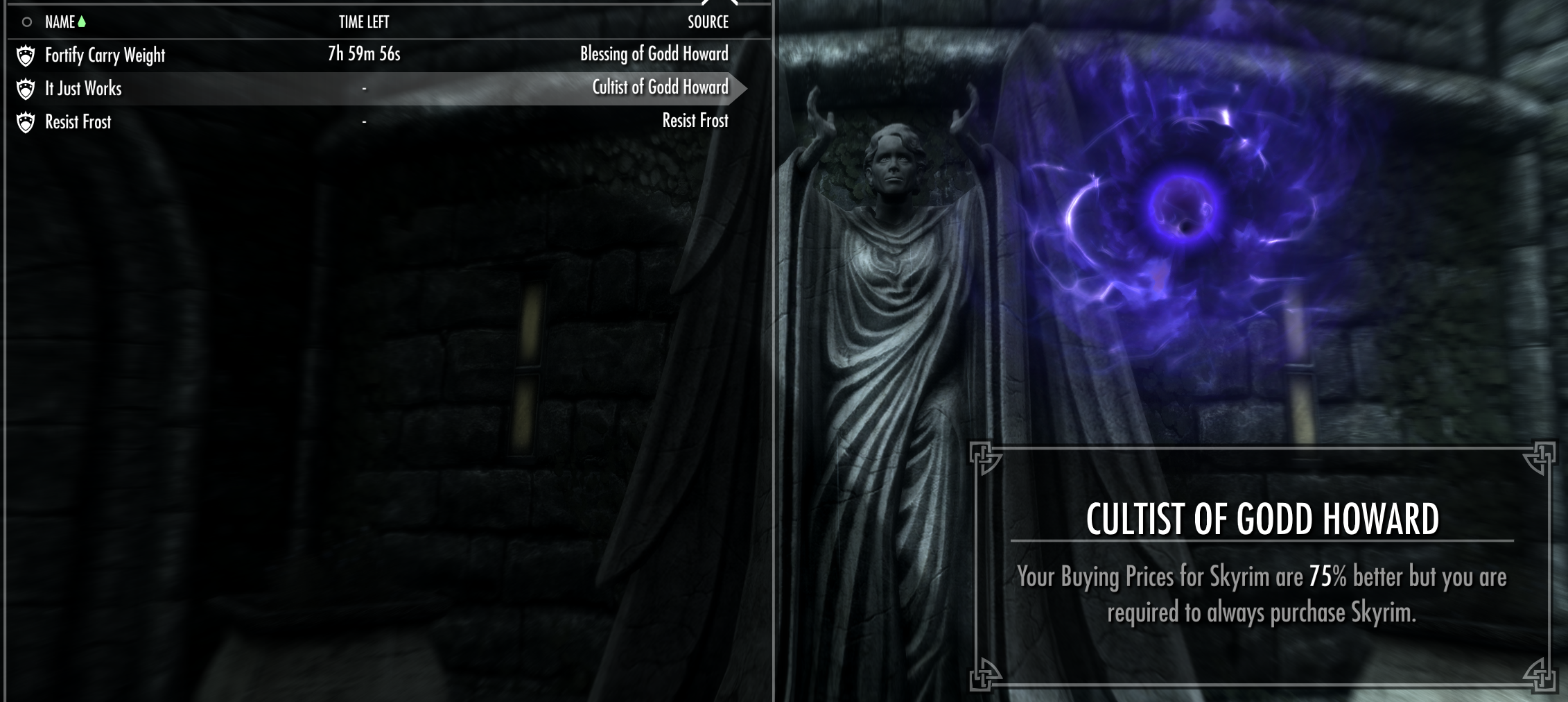Image resolution: width=1568 pixels, height=702 pixels.
Task: Sort active effects by Source column
Action: pyautogui.click(x=708, y=22)
